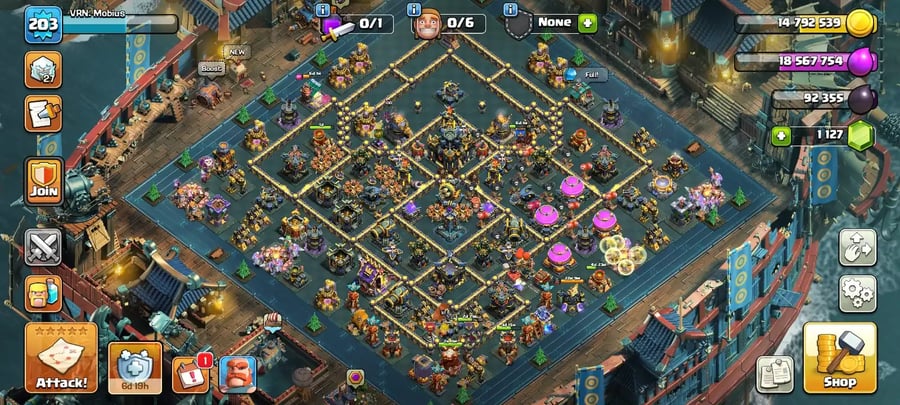Image resolution: width=900 pixels, height=405 pixels.
Task: Click the gold coin resource icon
Action: pos(860,23)
